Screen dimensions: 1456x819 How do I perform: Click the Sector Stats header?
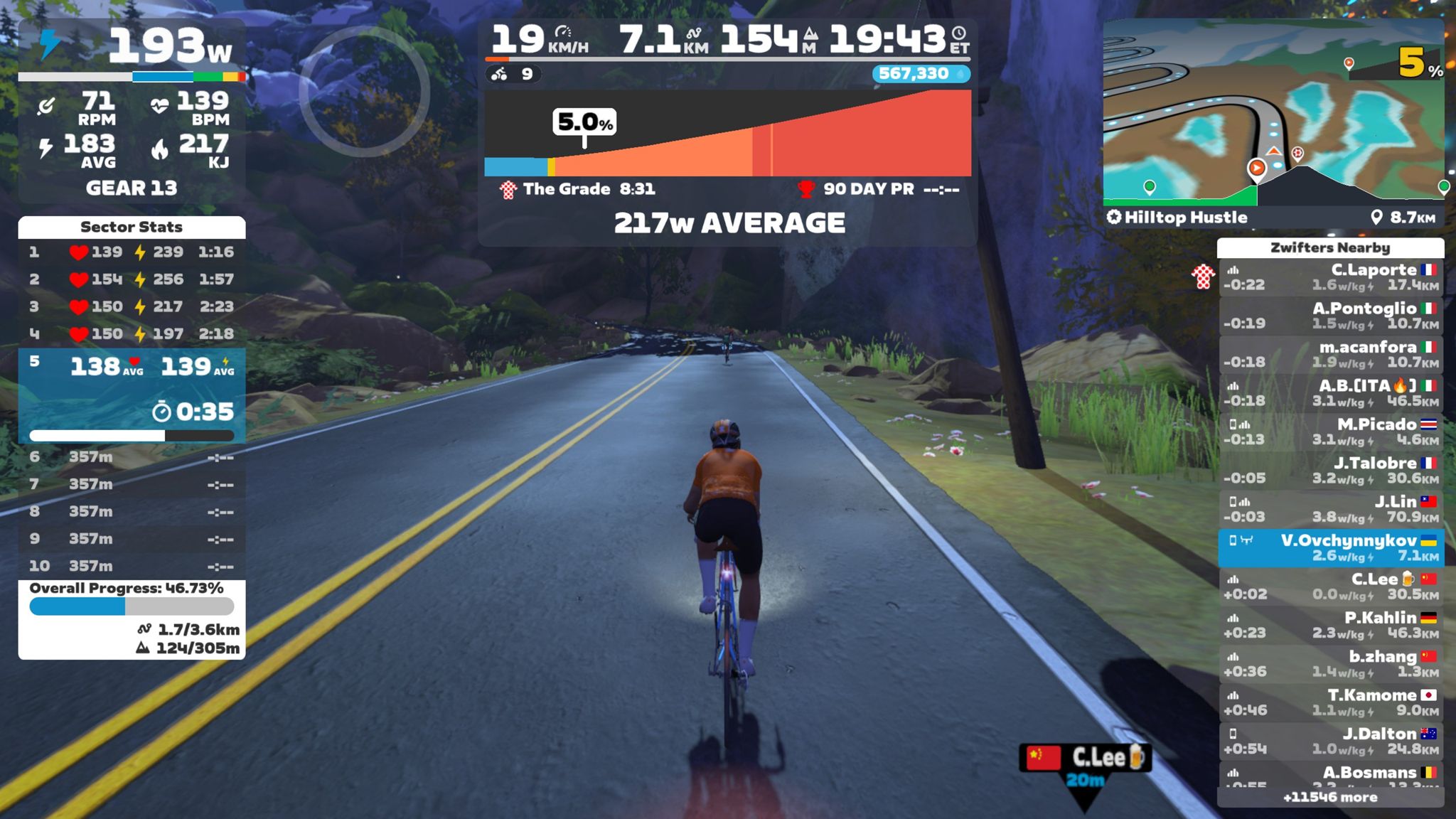(132, 227)
